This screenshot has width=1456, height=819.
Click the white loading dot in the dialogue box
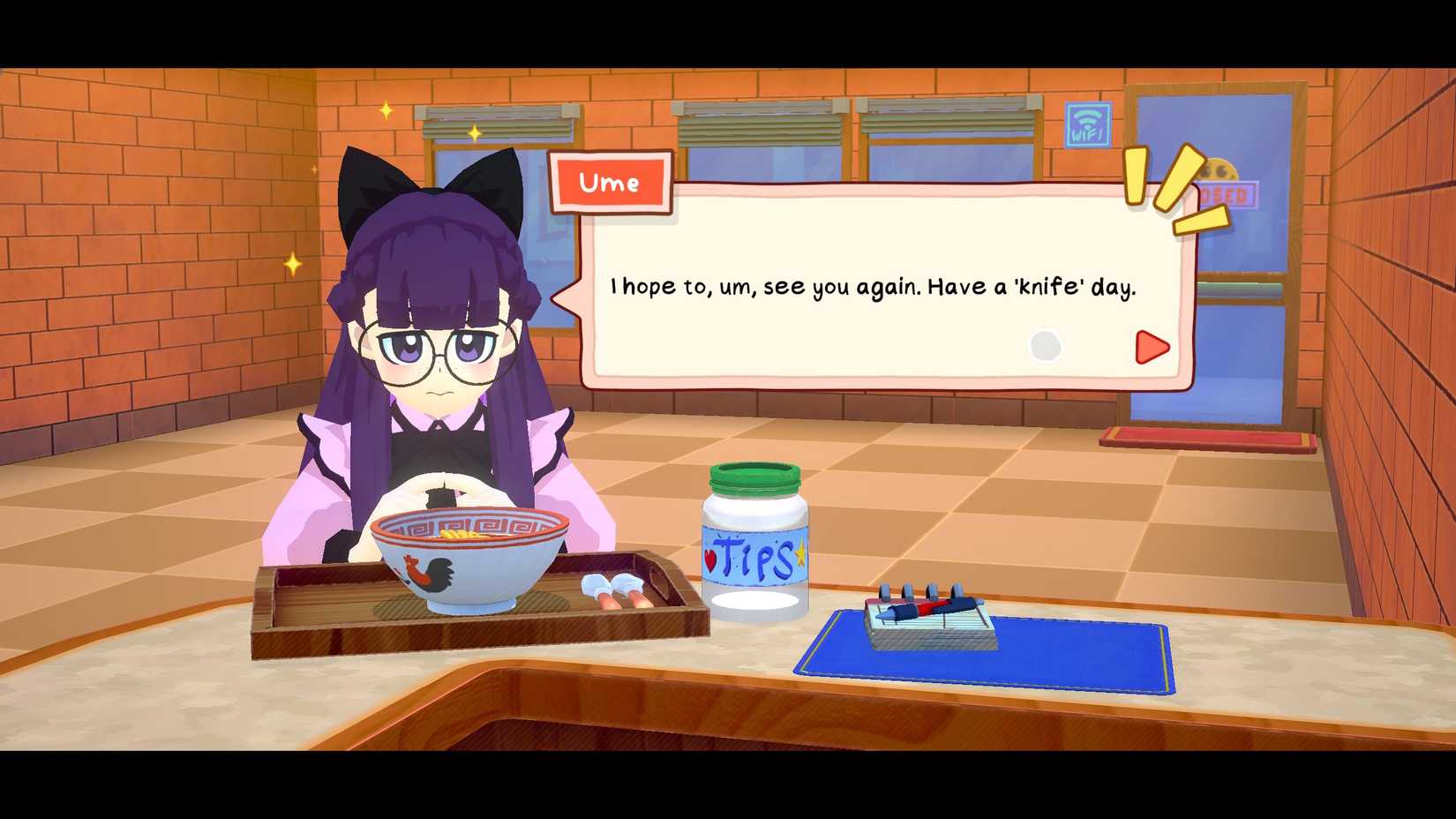[x=1046, y=346]
